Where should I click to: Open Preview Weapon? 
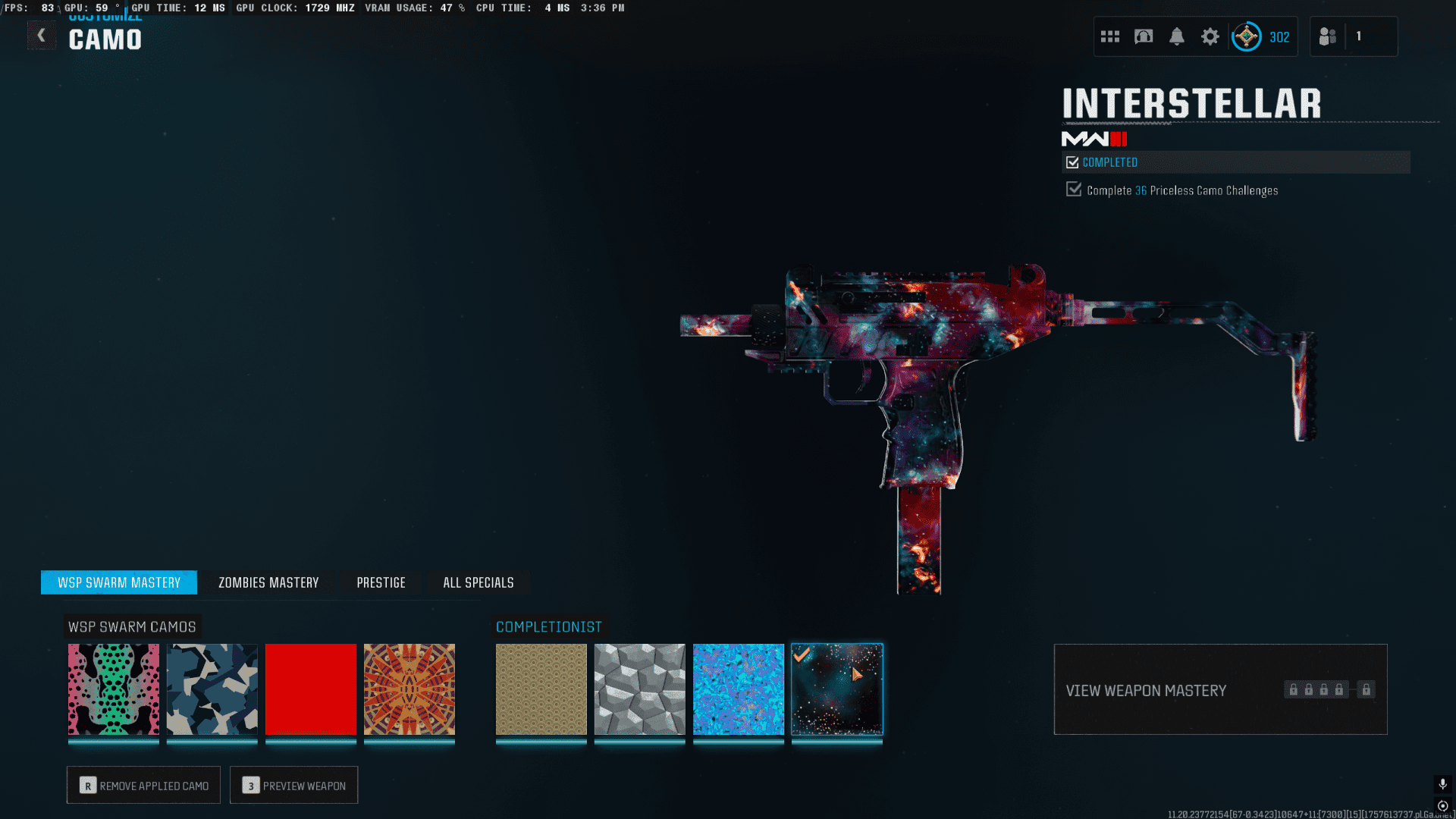pos(293,785)
